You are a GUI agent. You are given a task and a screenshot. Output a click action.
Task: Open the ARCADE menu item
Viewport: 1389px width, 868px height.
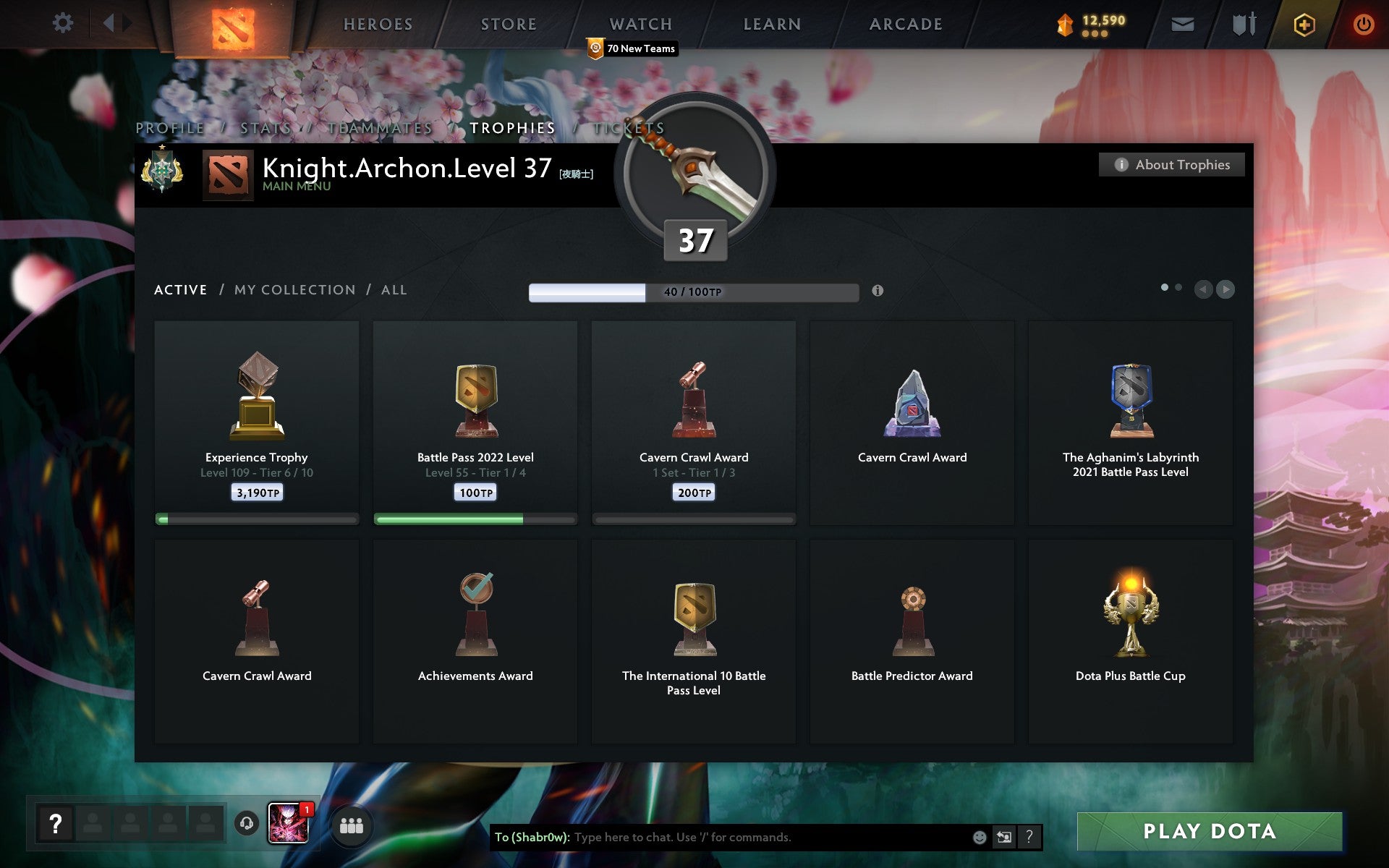[904, 24]
